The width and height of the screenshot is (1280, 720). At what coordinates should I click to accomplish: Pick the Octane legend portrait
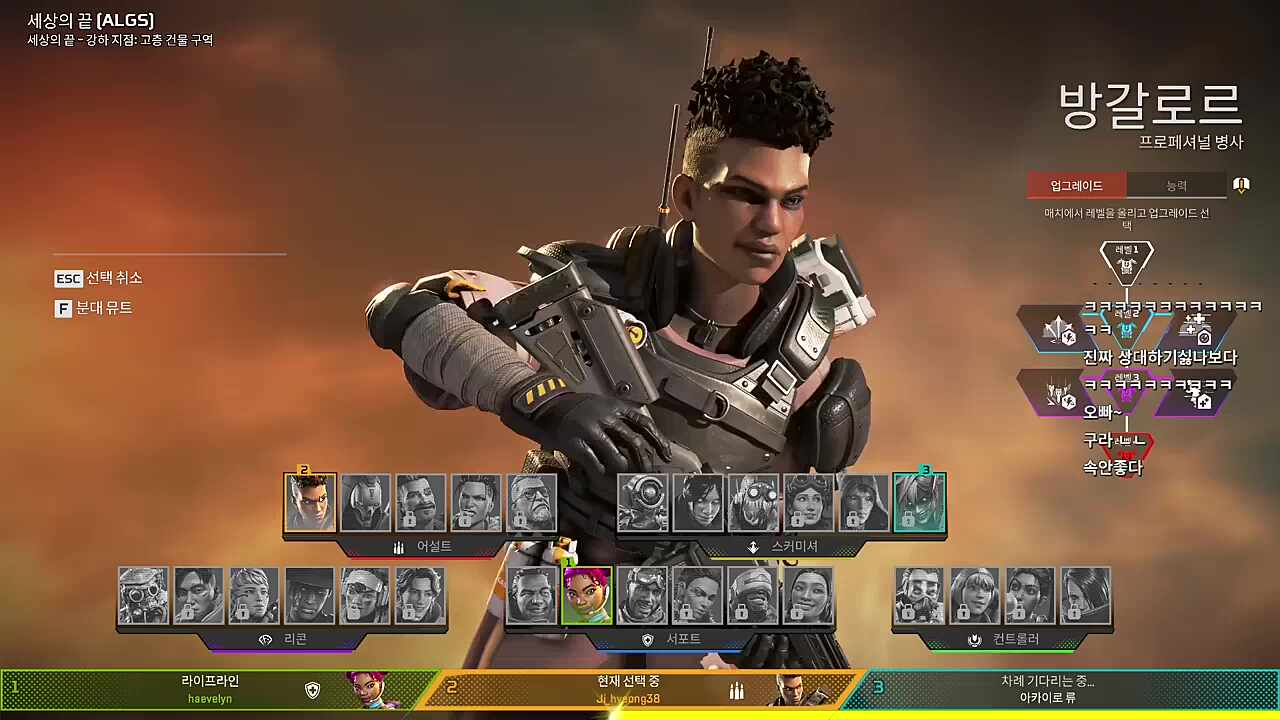tap(753, 502)
